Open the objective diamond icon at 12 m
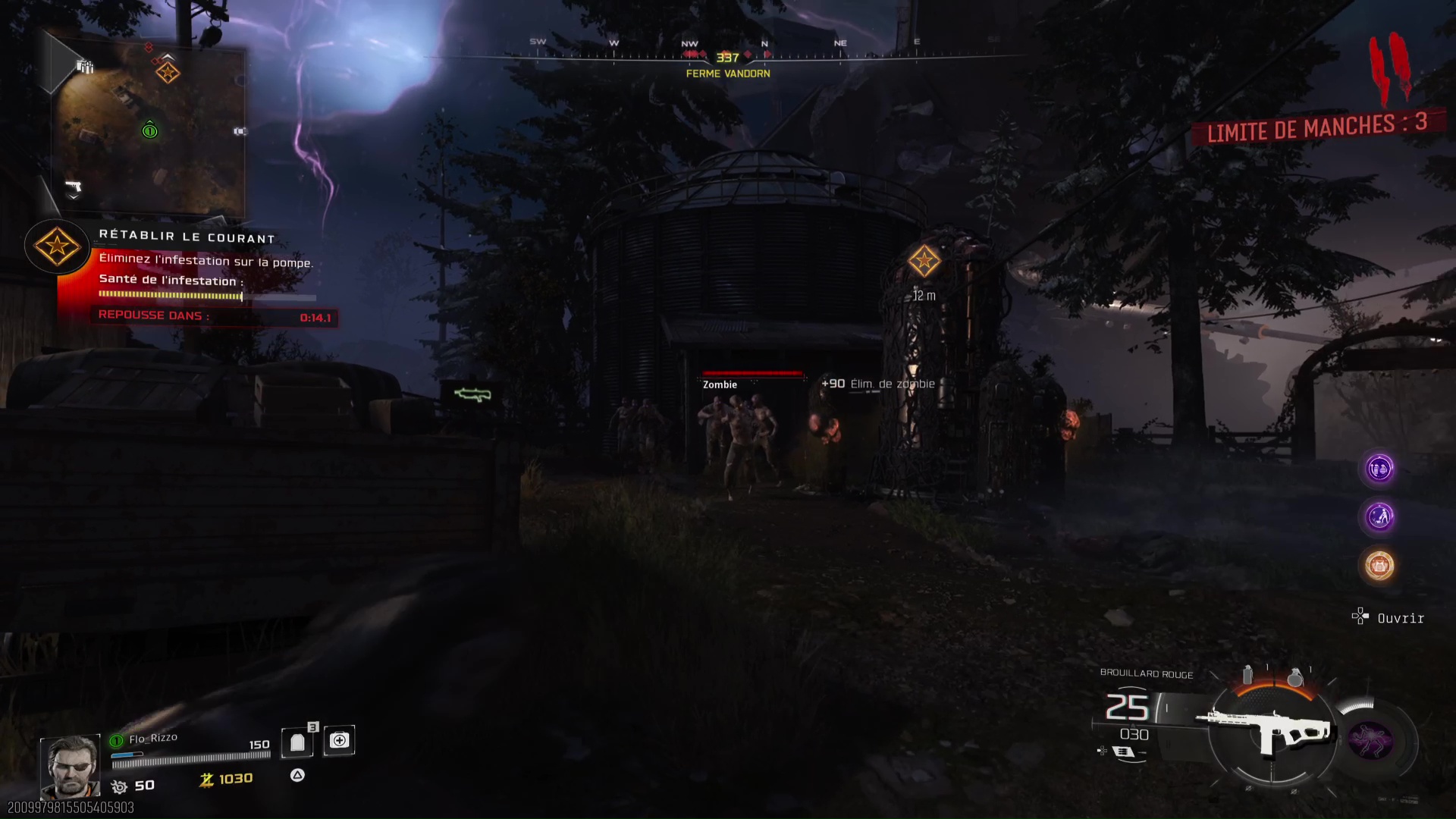This screenshot has height=819, width=1456. coord(924,261)
